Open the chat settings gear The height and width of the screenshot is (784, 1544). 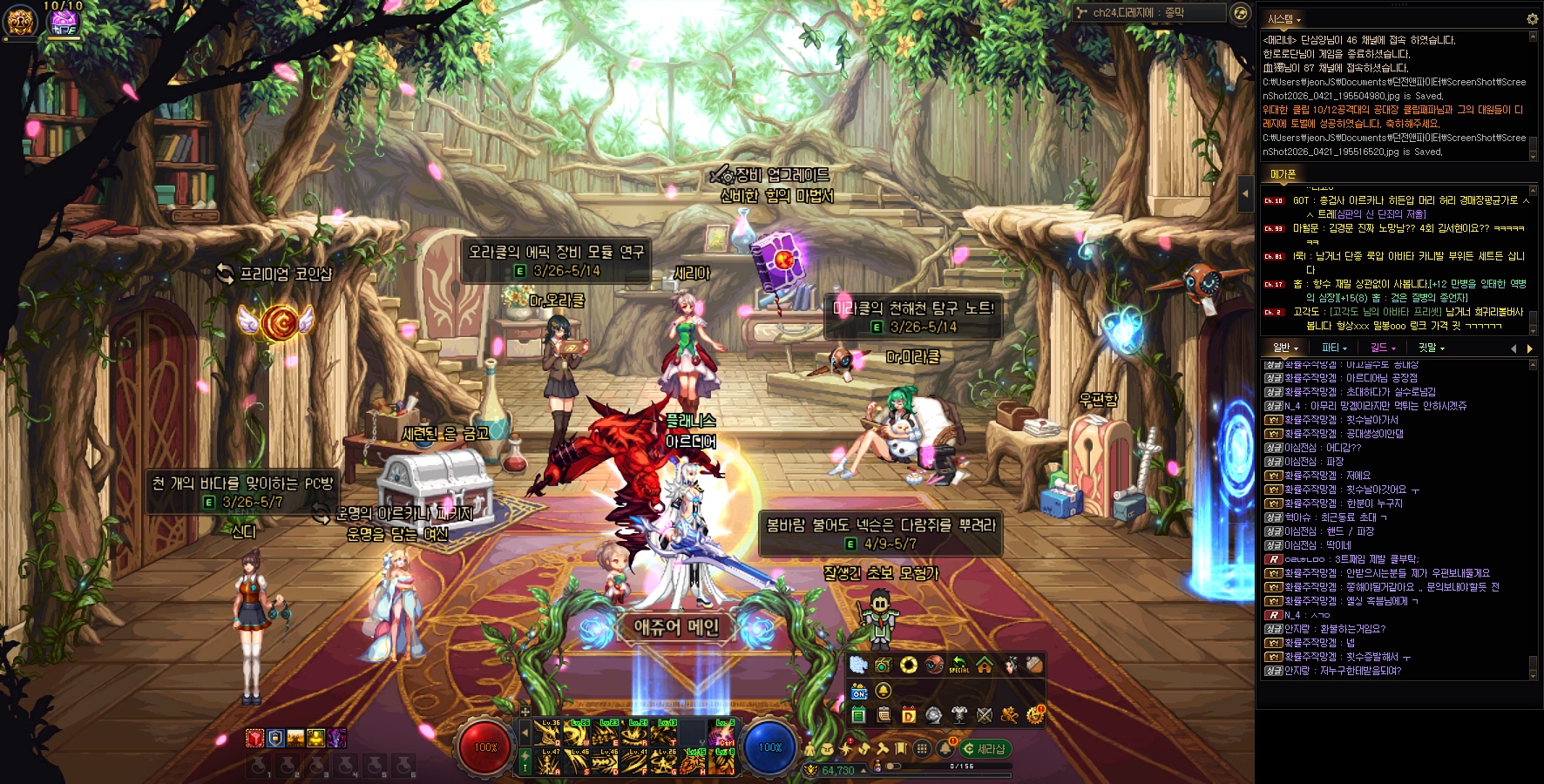tap(1532, 18)
